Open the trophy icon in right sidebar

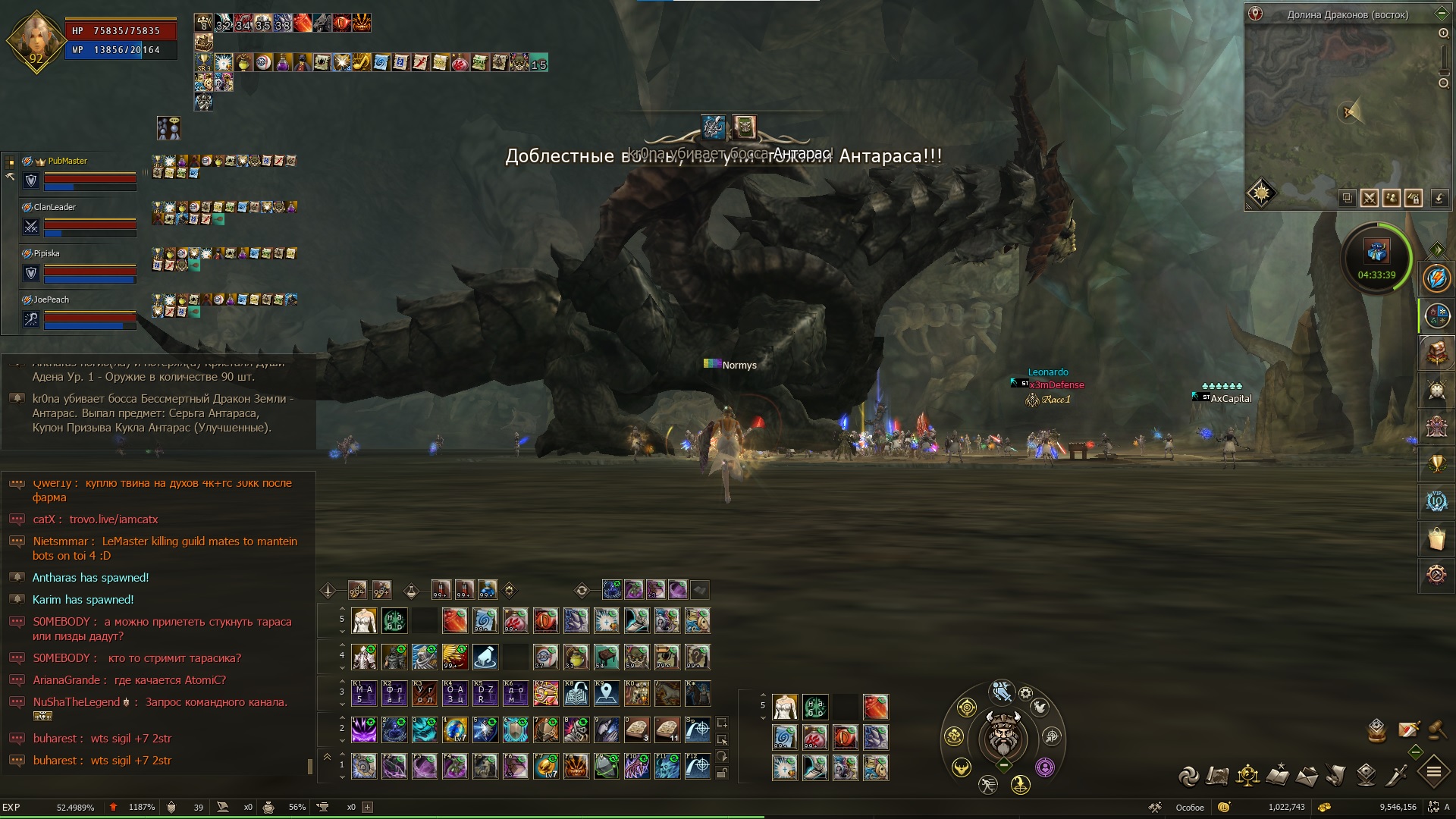1436,463
